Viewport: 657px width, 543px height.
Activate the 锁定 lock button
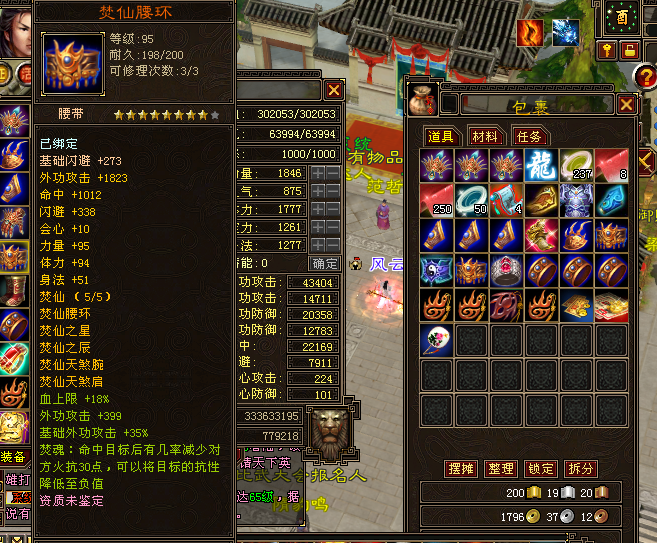point(540,468)
